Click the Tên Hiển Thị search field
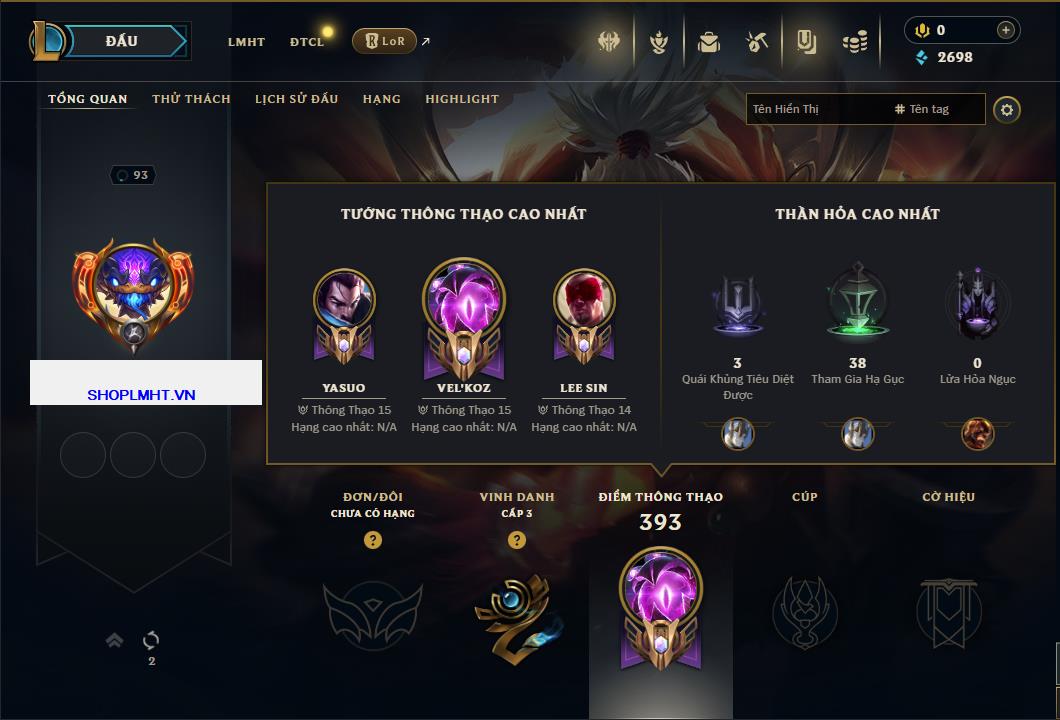Viewport: 1060px width, 720px height. coord(815,109)
